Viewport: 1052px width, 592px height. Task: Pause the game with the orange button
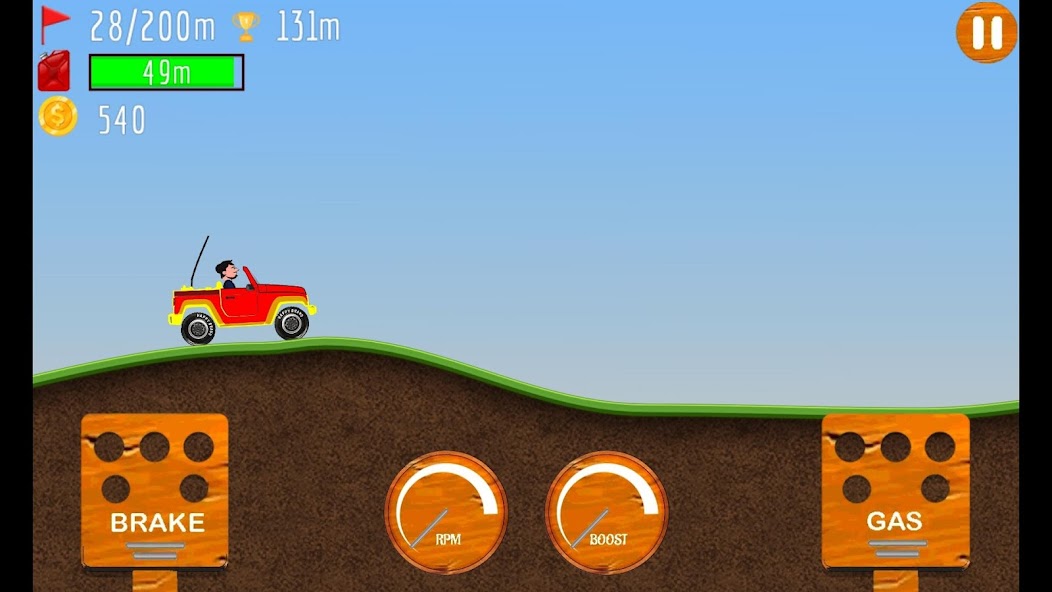click(x=986, y=33)
